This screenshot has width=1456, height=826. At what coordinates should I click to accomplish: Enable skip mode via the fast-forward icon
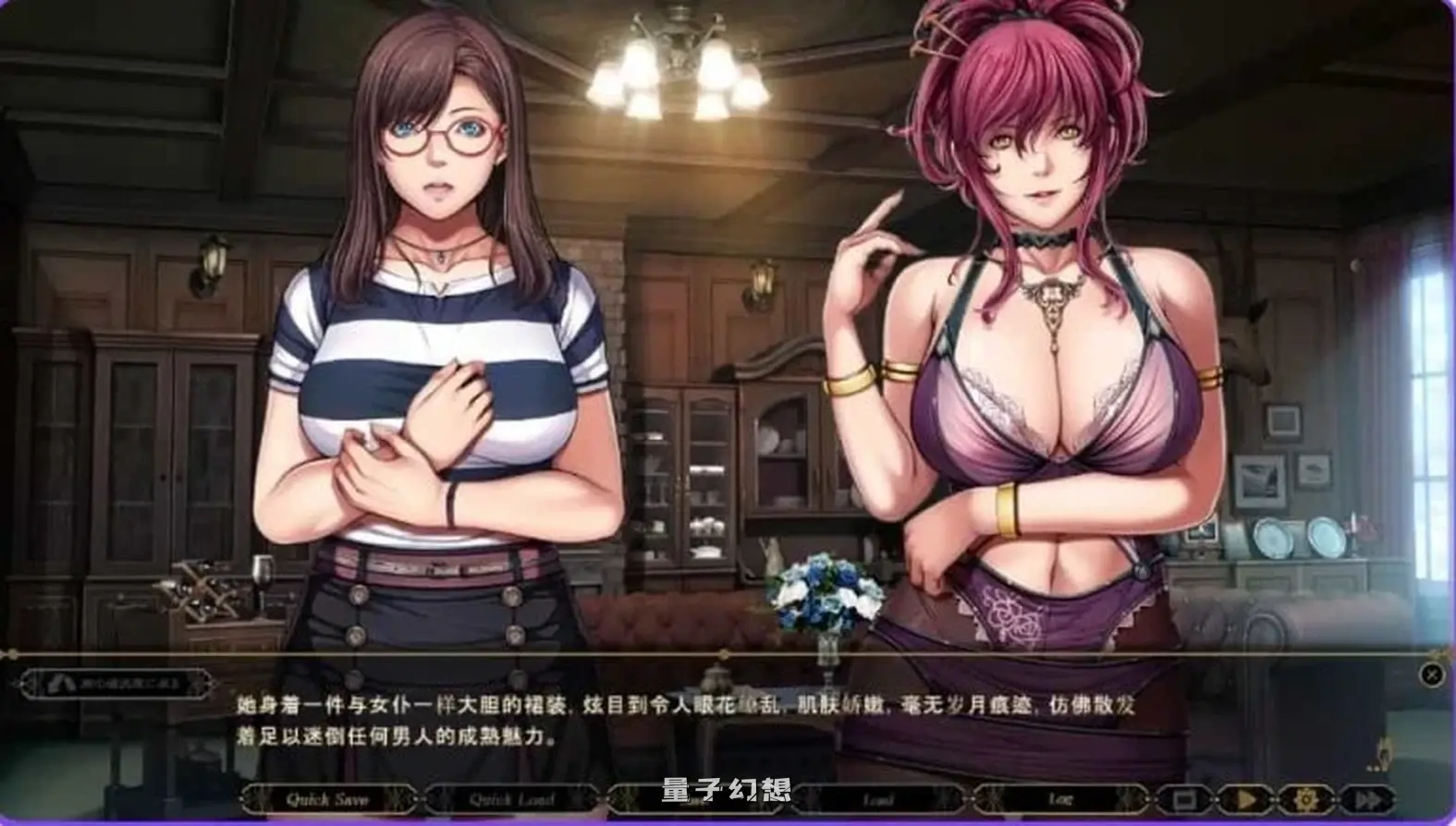pos(1369,799)
